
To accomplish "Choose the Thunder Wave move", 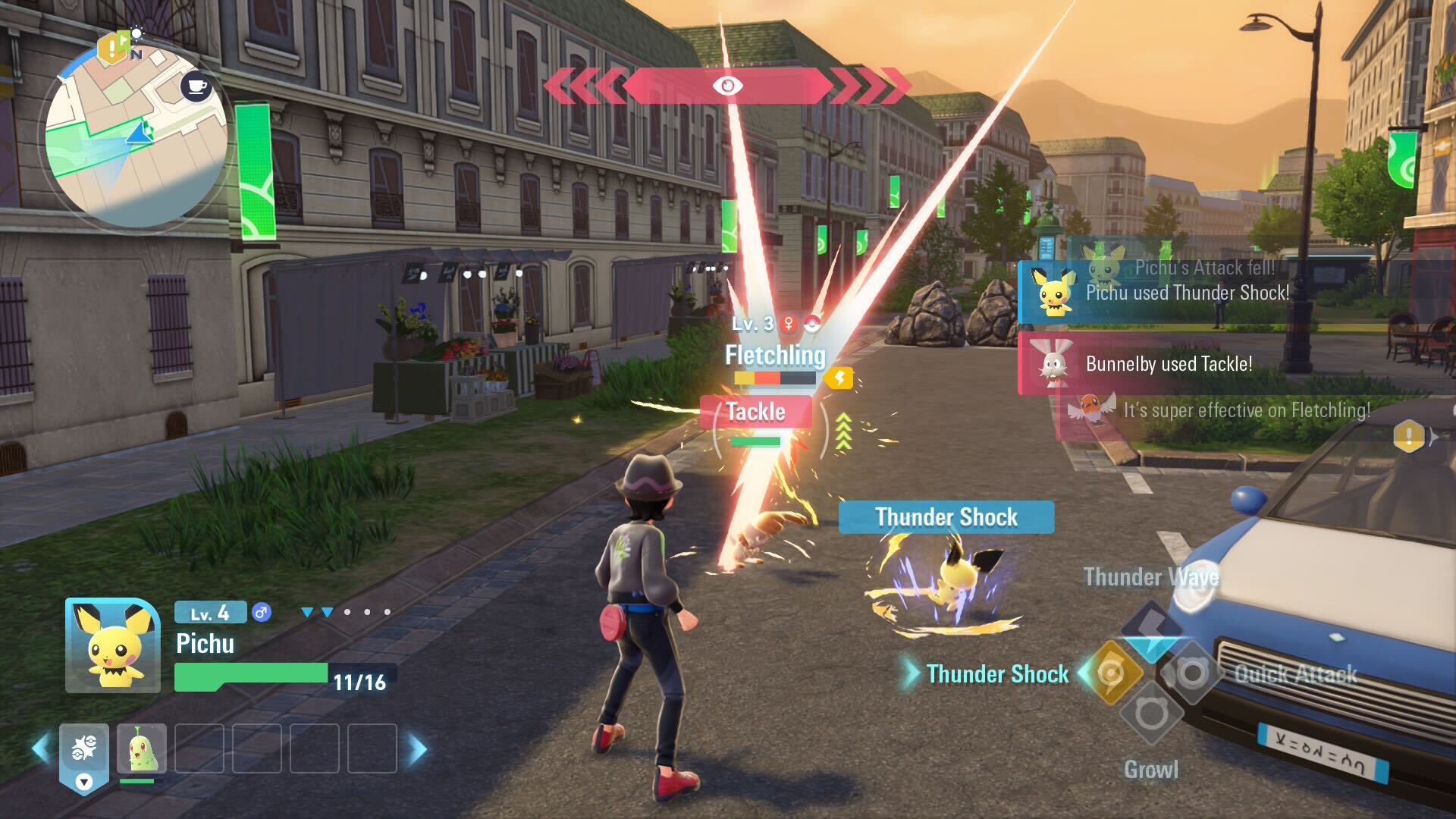I will click(1151, 629).
